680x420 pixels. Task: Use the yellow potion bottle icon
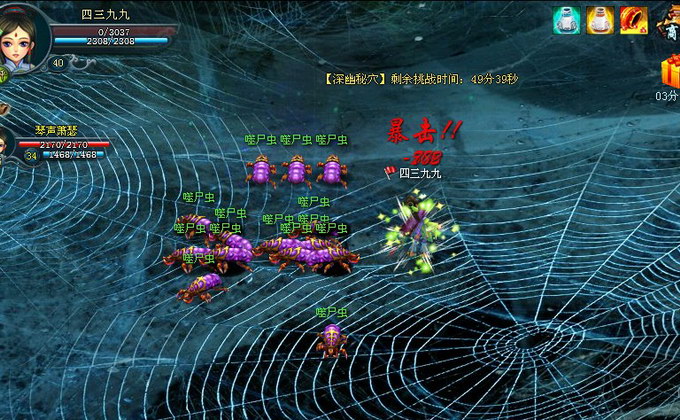(600, 20)
